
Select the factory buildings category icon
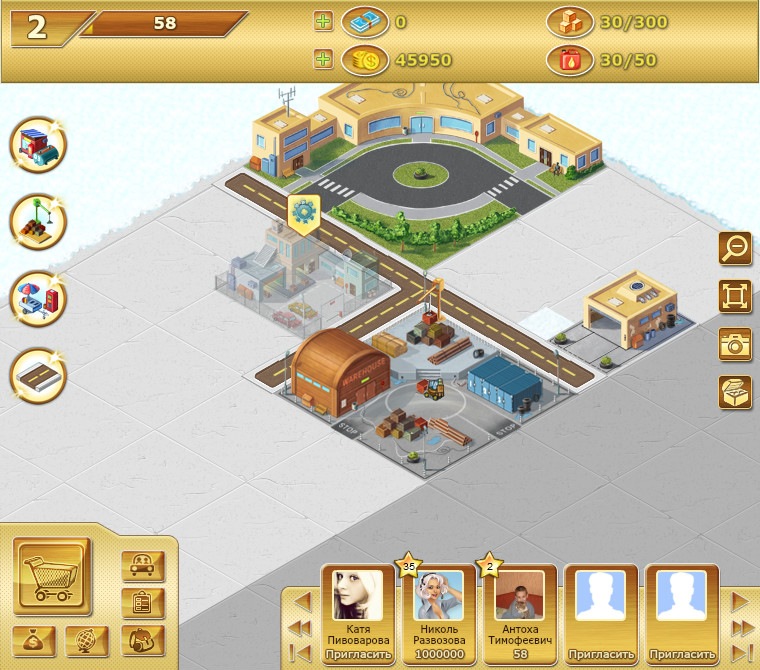[x=37, y=146]
